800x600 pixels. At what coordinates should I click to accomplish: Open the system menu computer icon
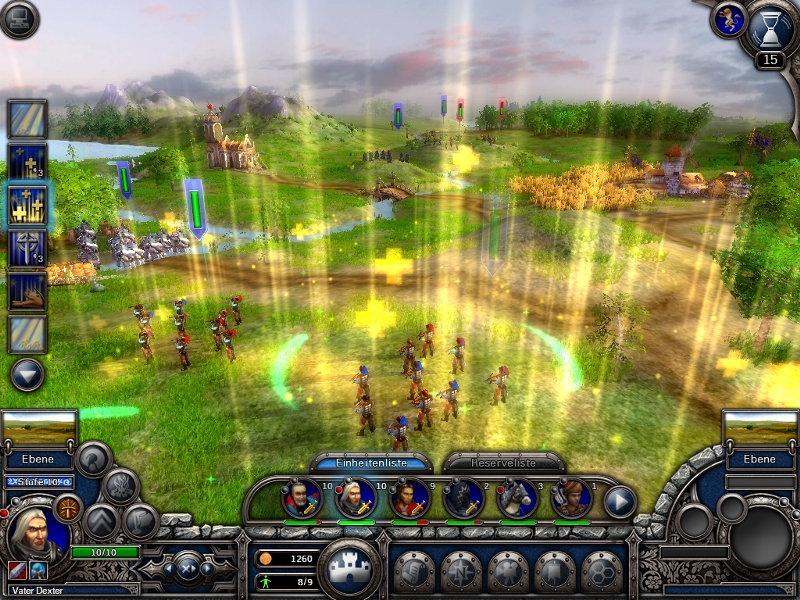click(x=19, y=20)
